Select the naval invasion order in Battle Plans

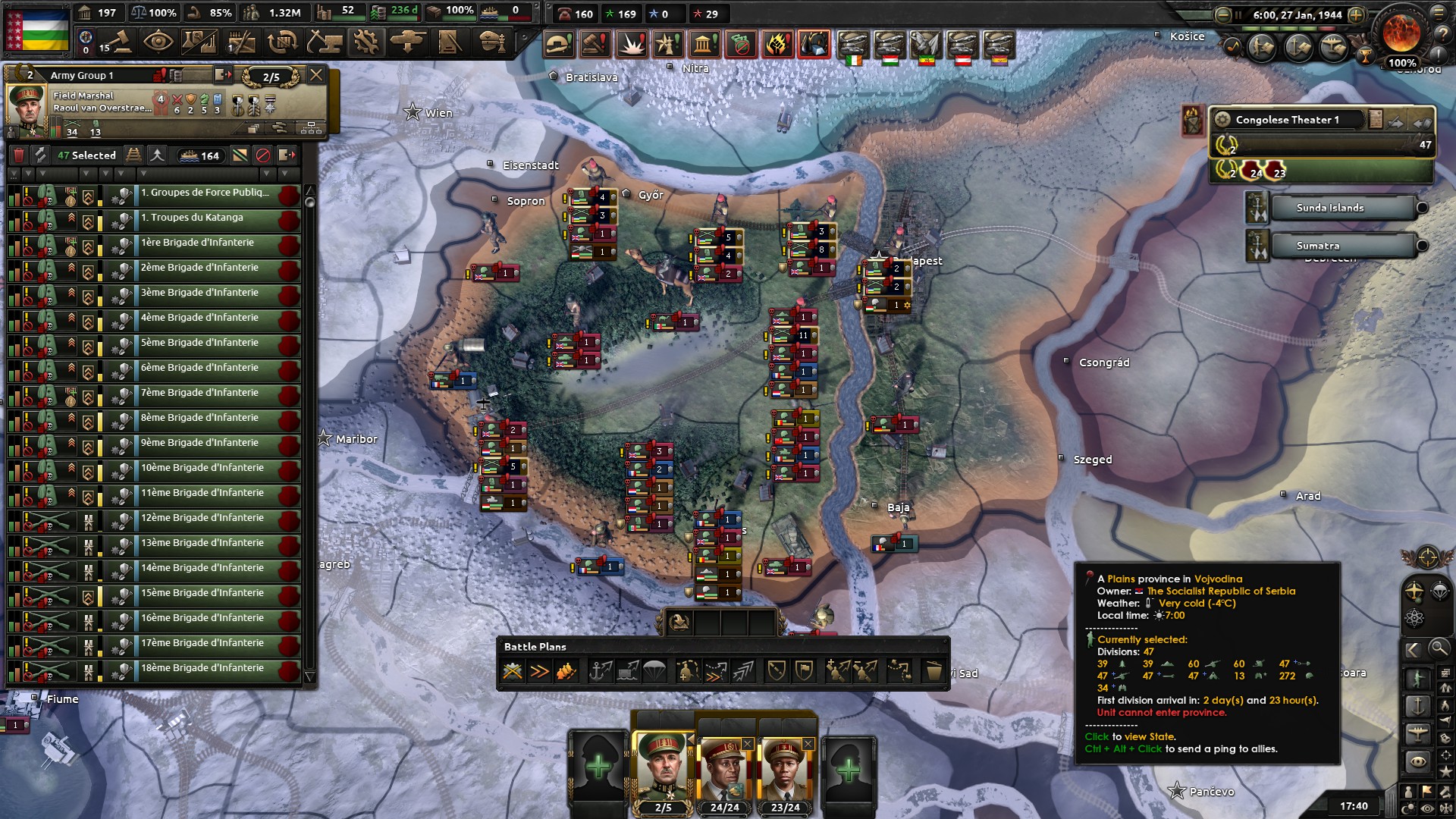(x=602, y=671)
